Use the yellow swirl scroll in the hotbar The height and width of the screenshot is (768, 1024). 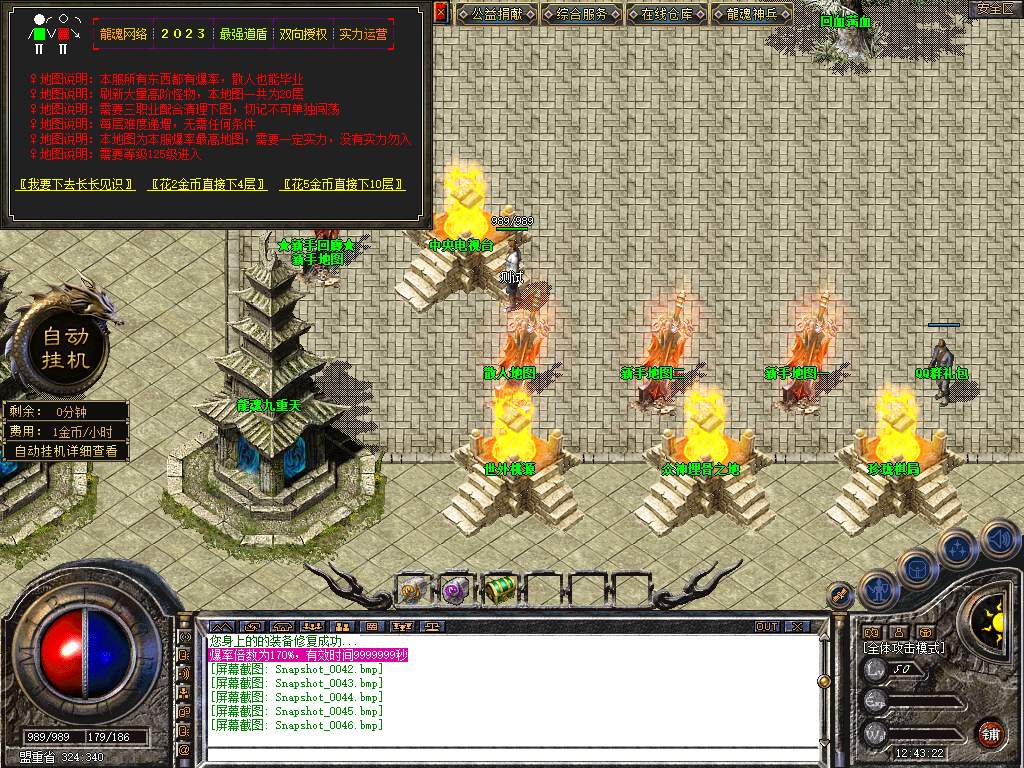(414, 590)
